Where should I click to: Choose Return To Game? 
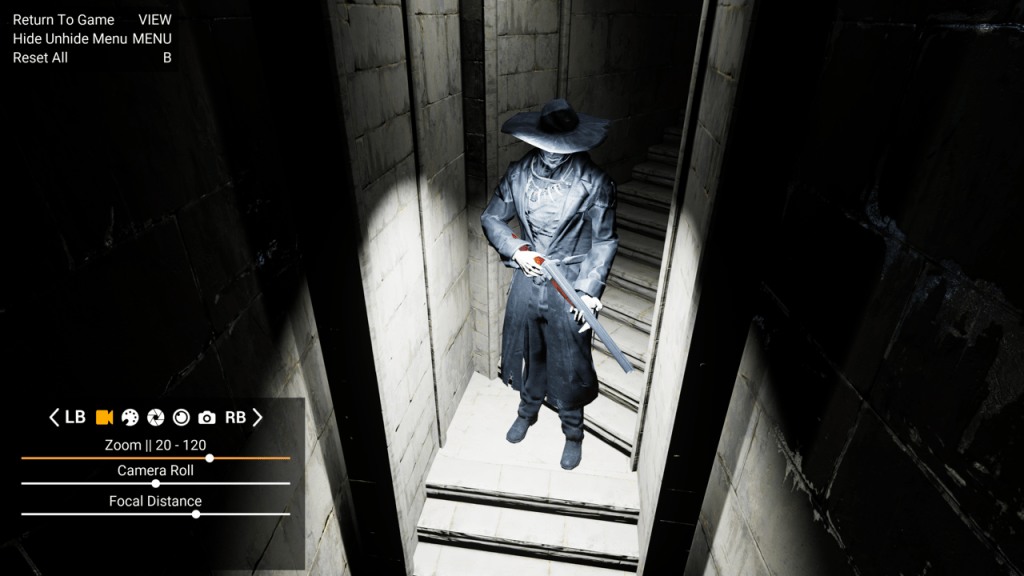pos(64,20)
